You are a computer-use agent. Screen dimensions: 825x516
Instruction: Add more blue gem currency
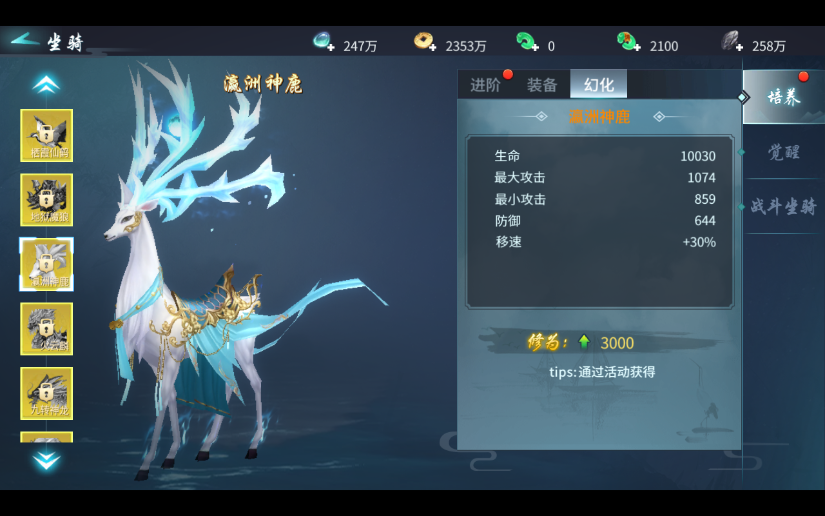click(324, 41)
